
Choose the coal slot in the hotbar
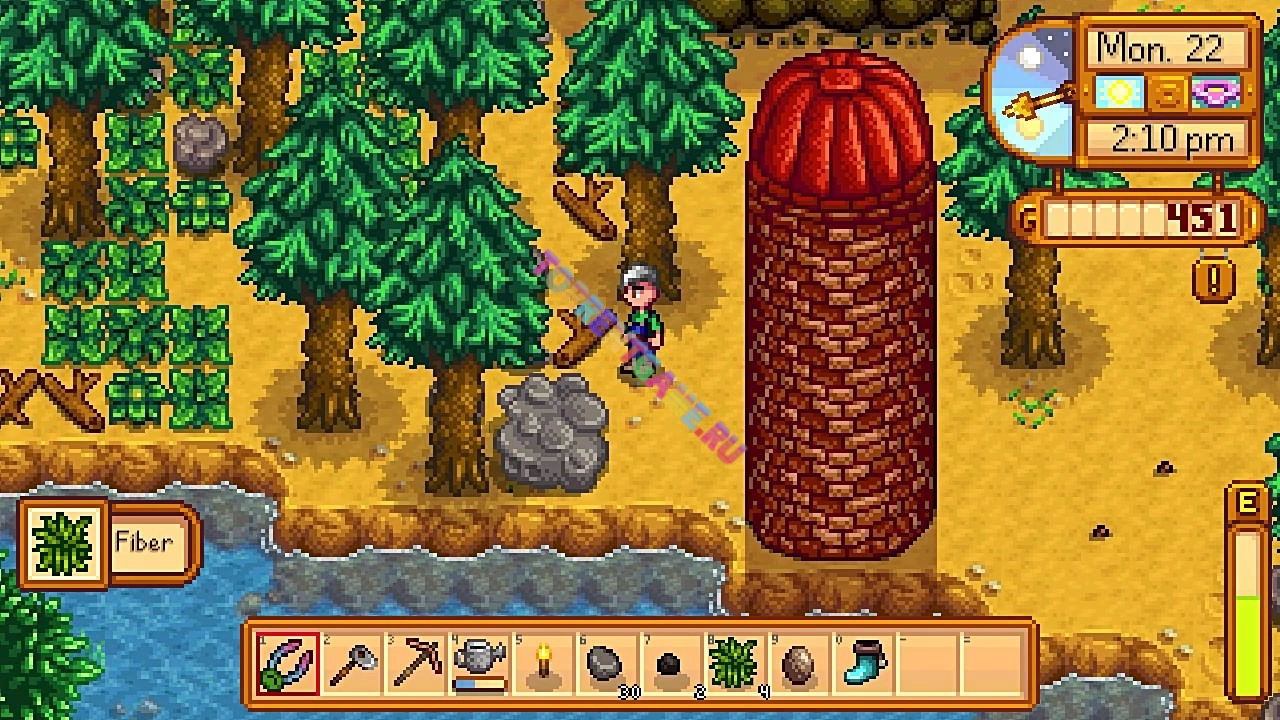[672, 663]
